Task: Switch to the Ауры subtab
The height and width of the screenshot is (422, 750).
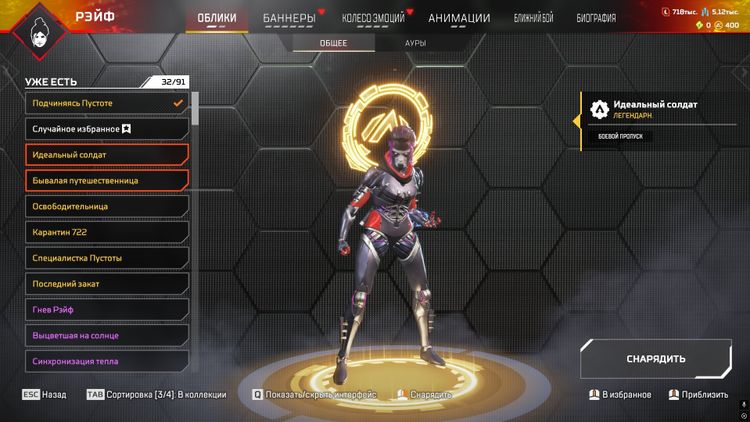Action: pyautogui.click(x=415, y=44)
